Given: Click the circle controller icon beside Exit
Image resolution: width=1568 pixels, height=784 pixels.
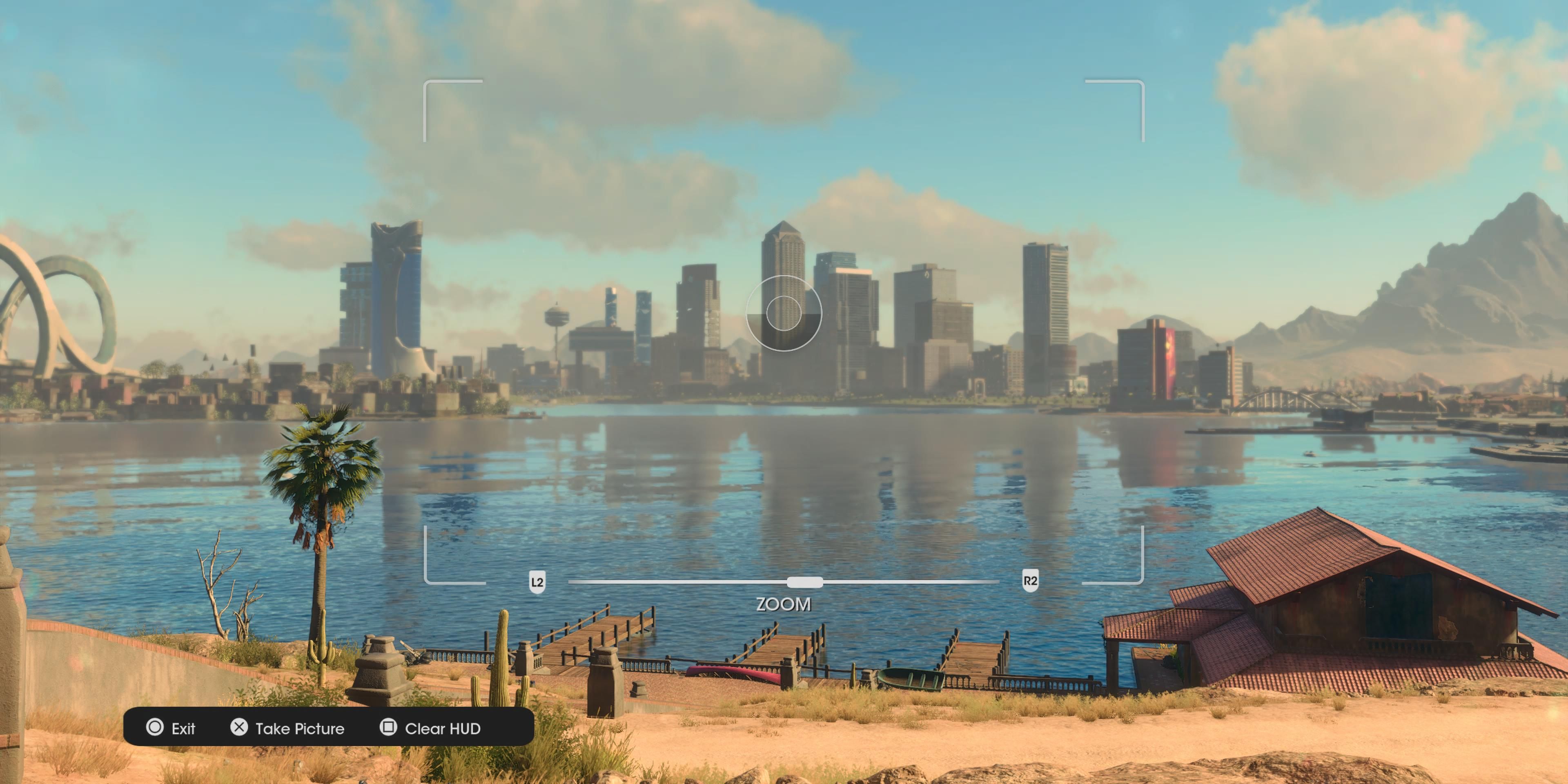Looking at the screenshot, I should 155,728.
